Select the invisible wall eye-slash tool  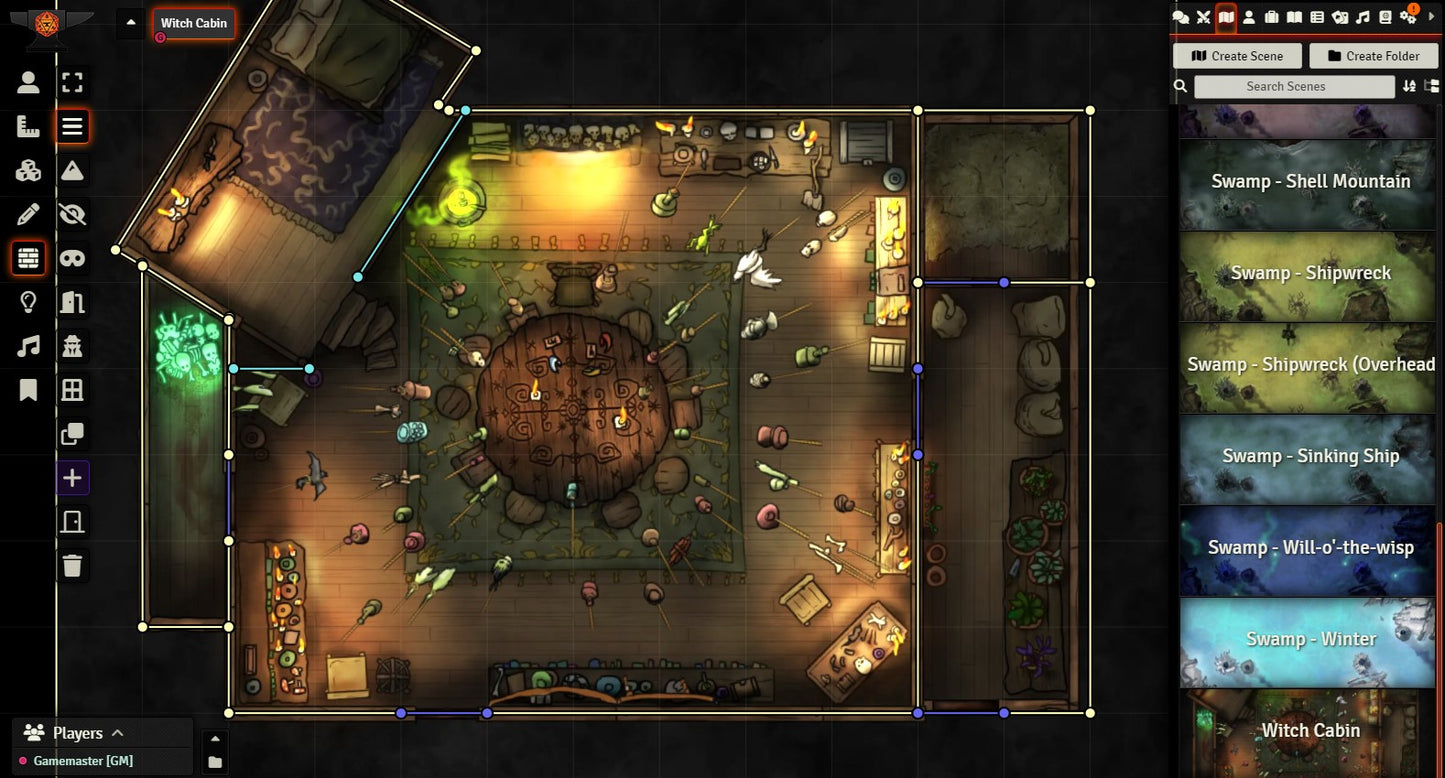(72, 214)
